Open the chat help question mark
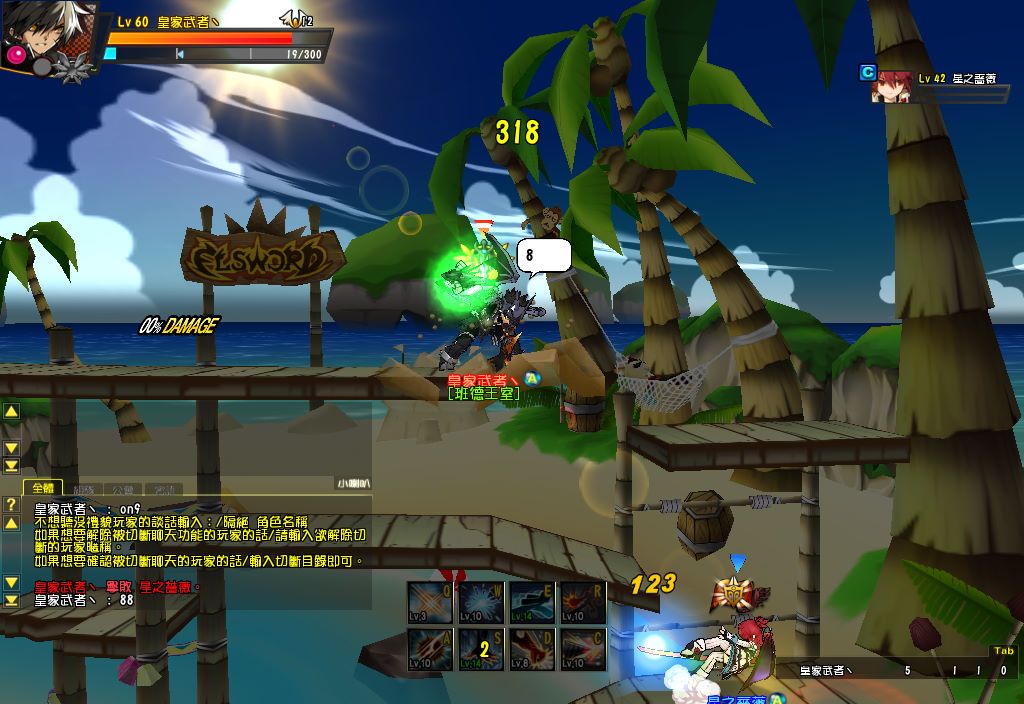This screenshot has height=704, width=1024. click(x=11, y=504)
